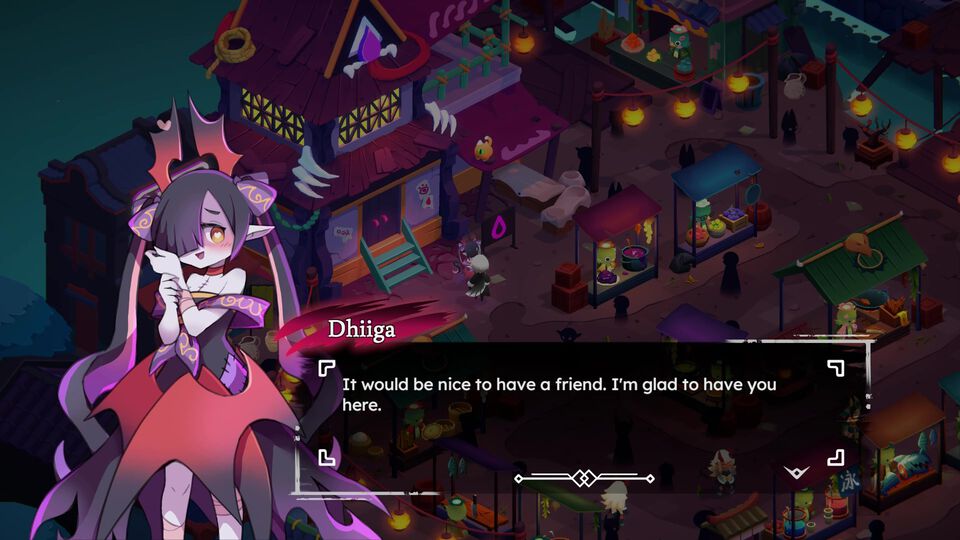Click the dialogue continue arrow

pyautogui.click(x=797, y=472)
